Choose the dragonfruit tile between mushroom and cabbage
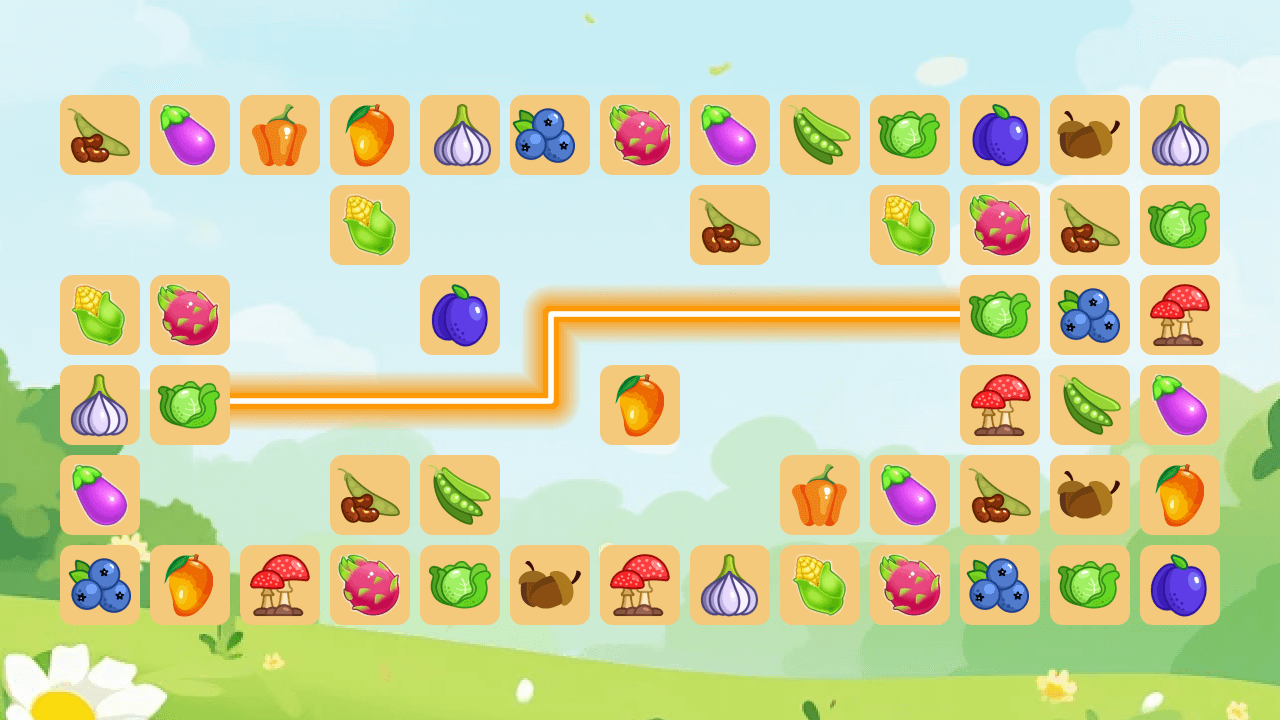The height and width of the screenshot is (720, 1280). pos(370,585)
